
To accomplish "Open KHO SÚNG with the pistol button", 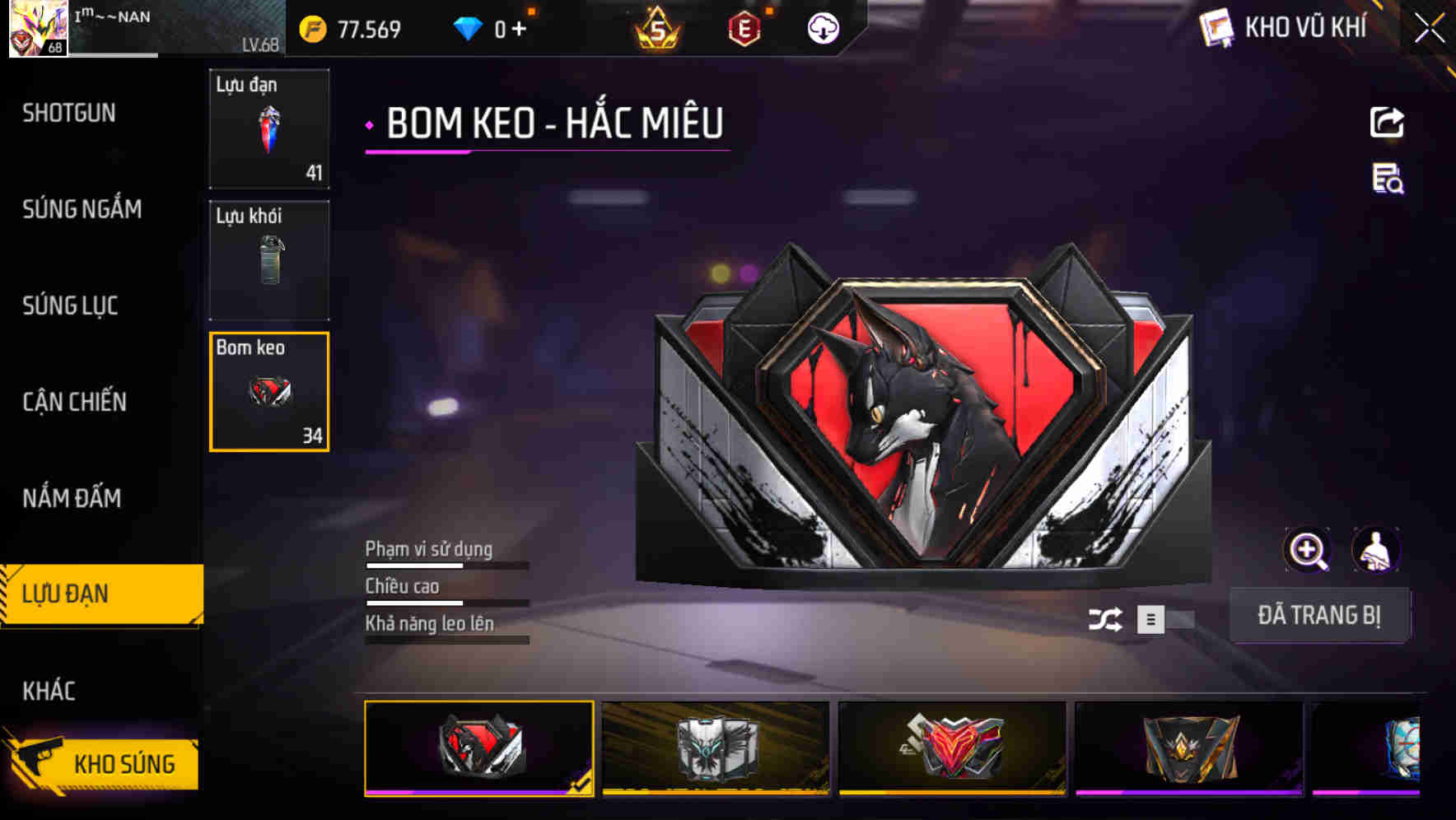I will 101,763.
